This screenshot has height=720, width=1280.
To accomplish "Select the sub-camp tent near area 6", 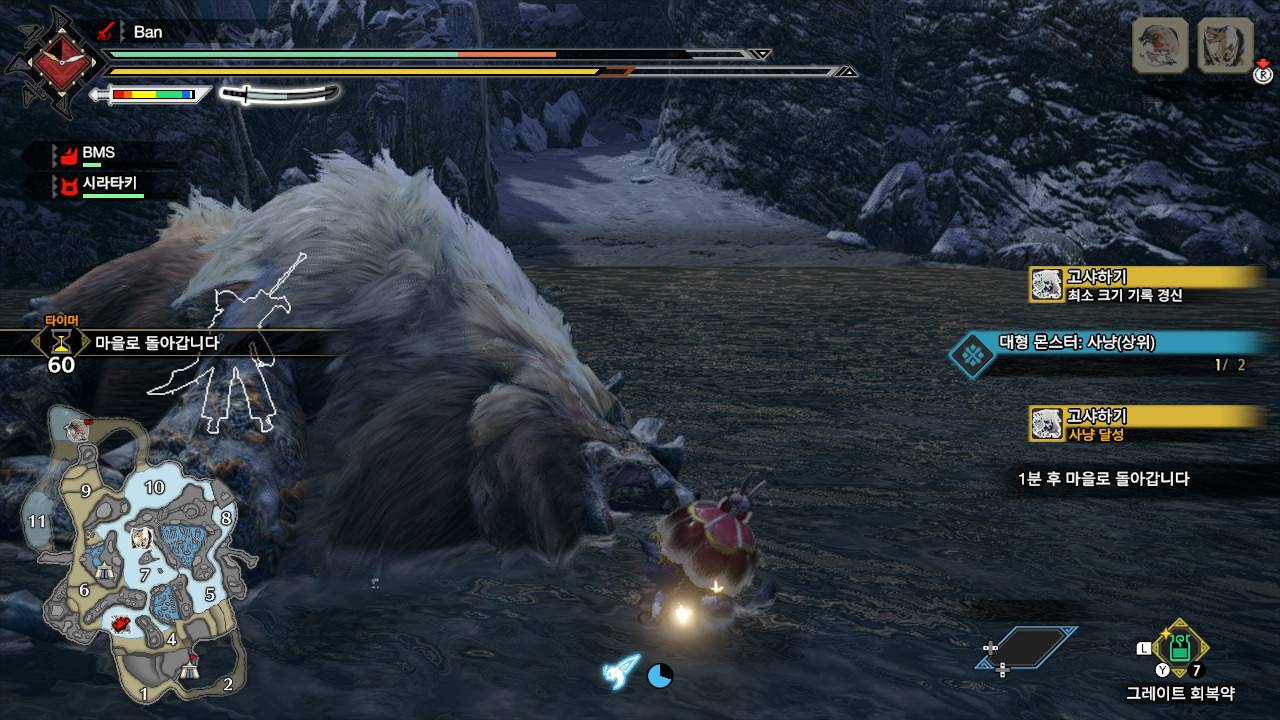I will coord(104,571).
